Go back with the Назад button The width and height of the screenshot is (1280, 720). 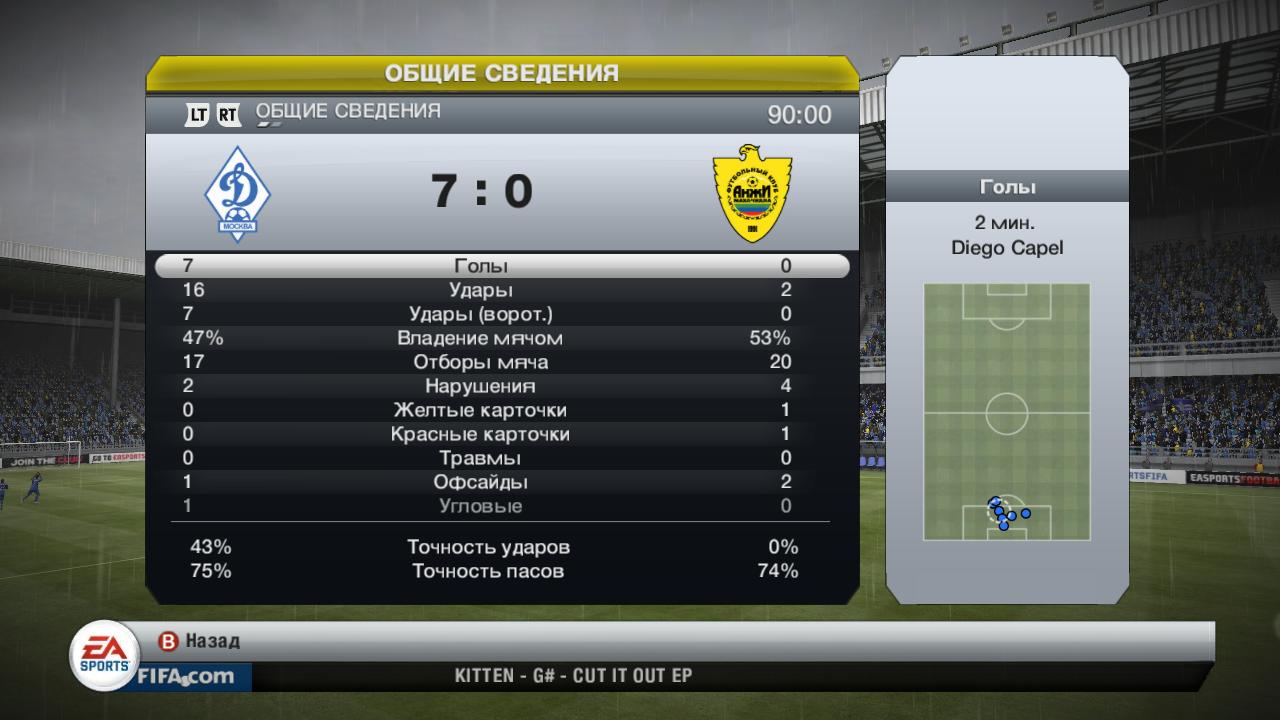click(x=201, y=641)
